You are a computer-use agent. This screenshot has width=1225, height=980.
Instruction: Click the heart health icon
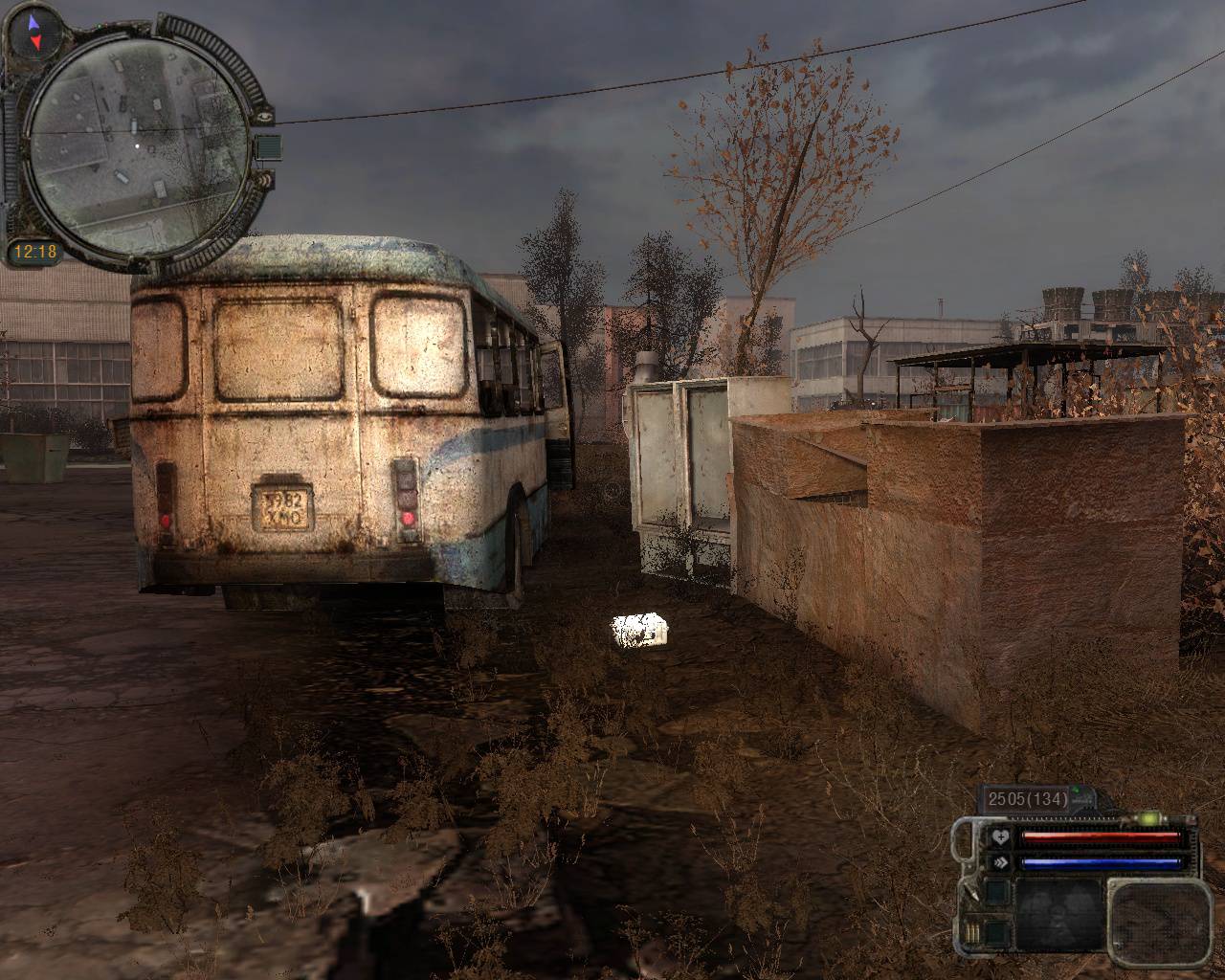coord(1001,838)
